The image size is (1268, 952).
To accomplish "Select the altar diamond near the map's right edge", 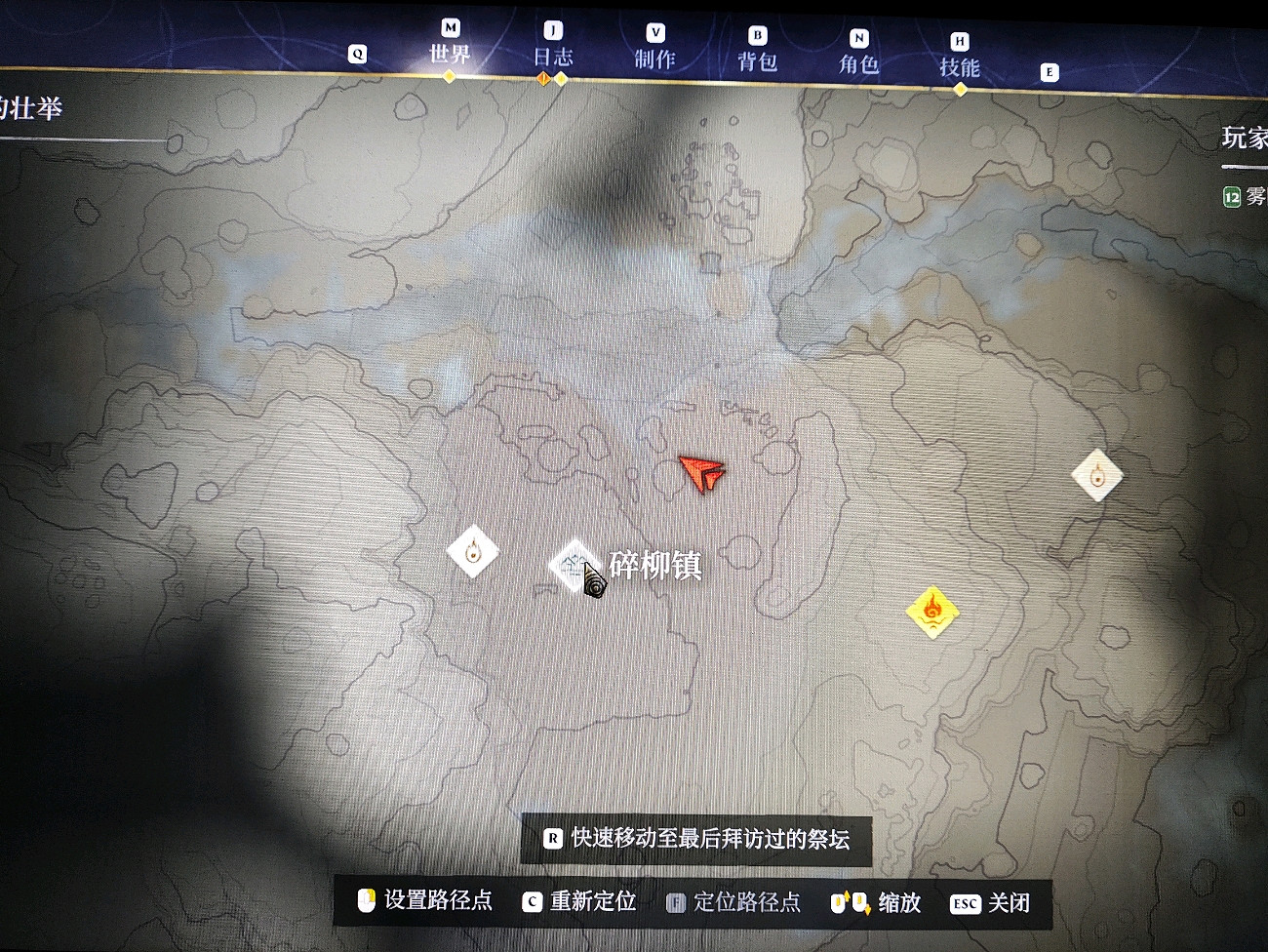I will coord(1097,475).
